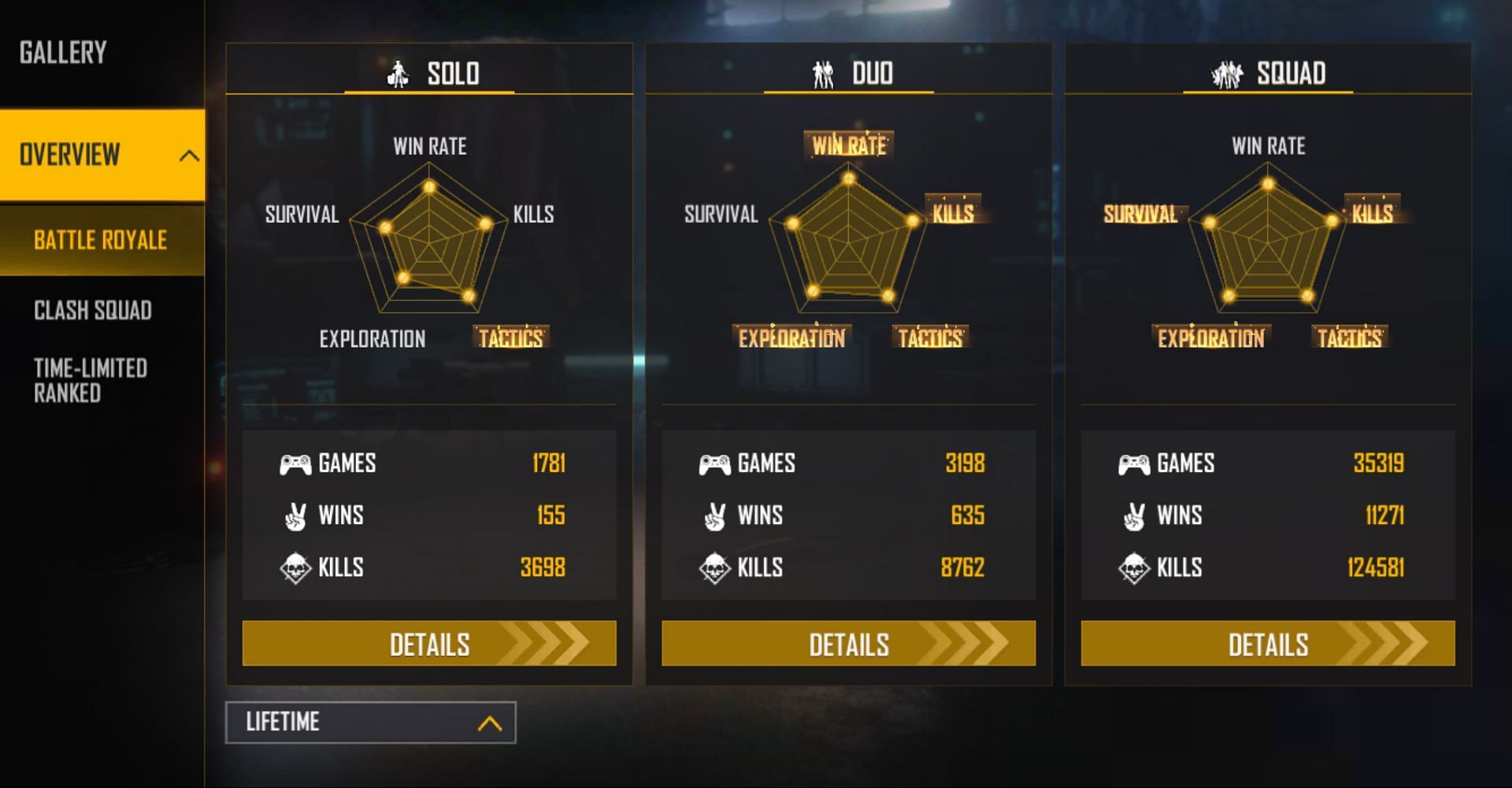Open the Gallery section
This screenshot has width=1512, height=788.
pos(63,53)
